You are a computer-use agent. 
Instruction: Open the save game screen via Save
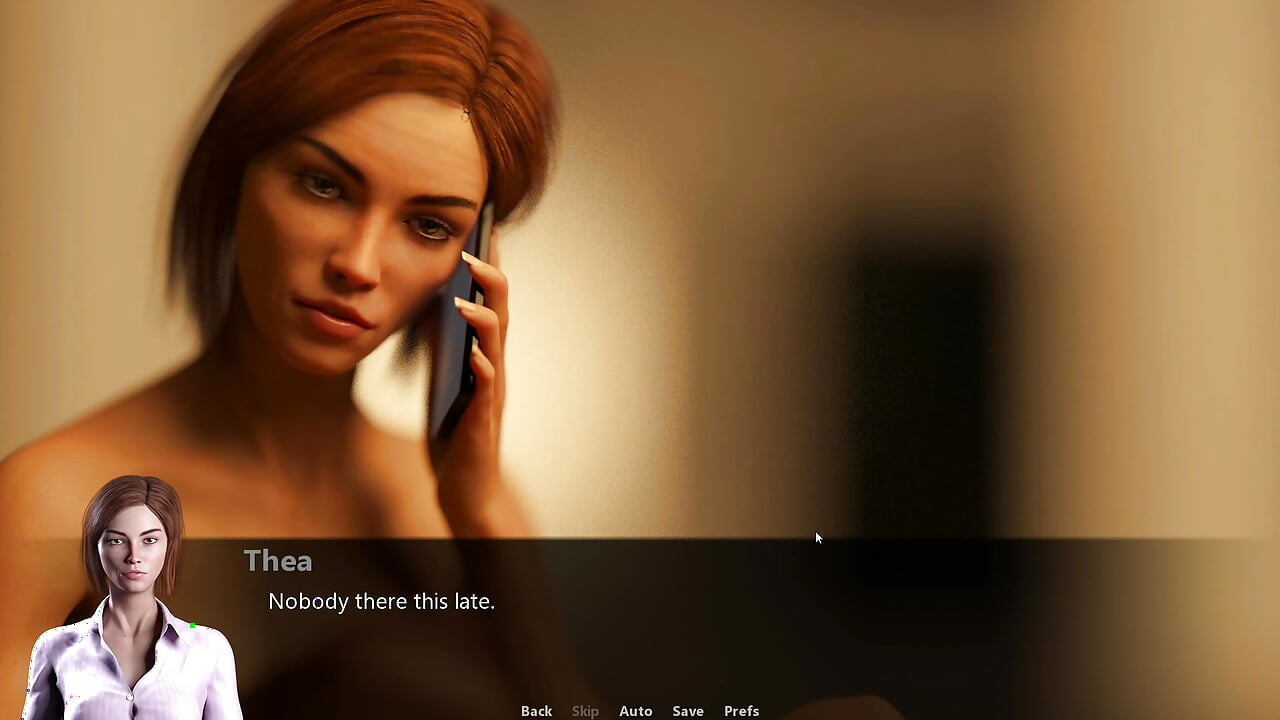point(688,710)
